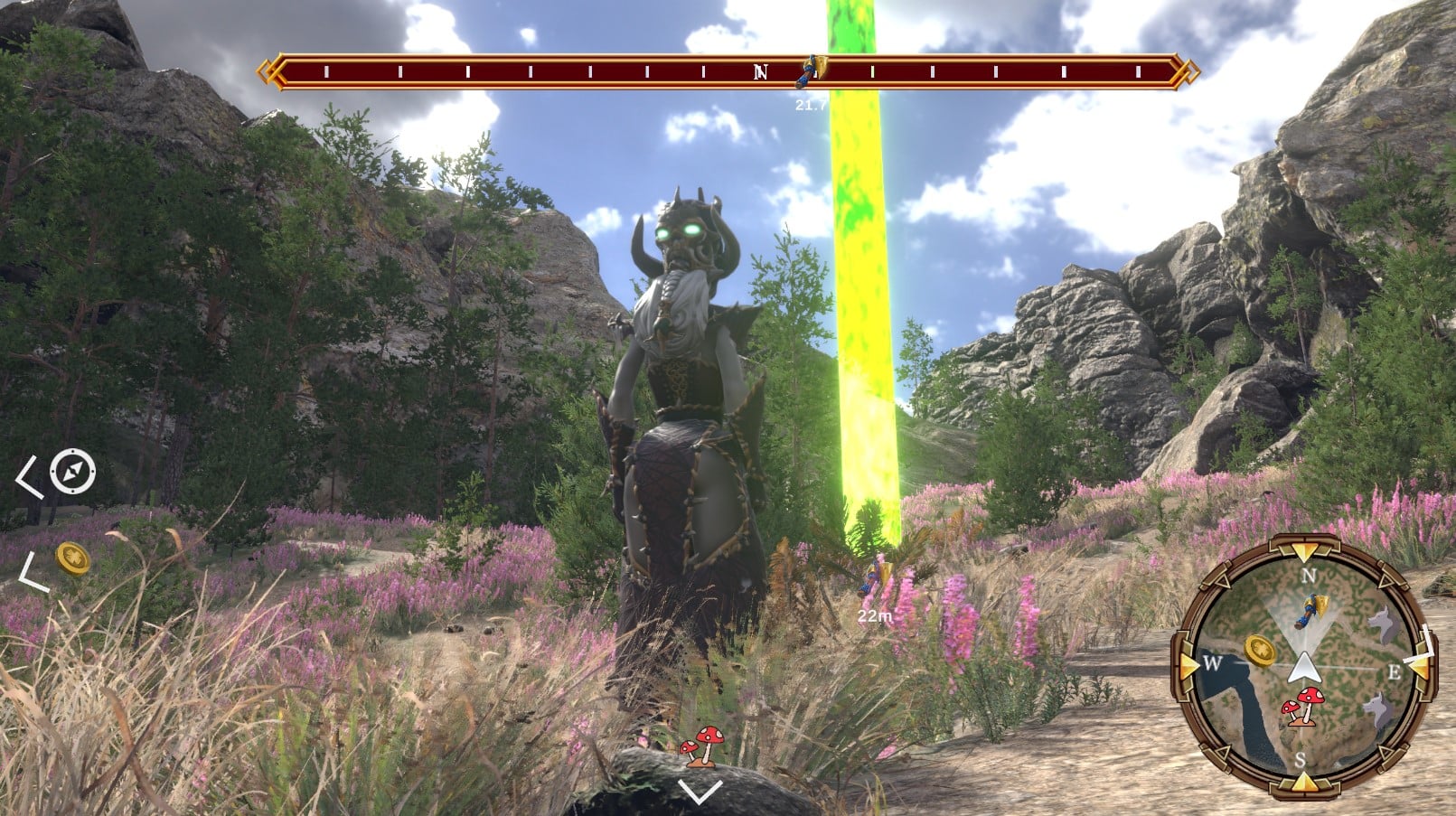The width and height of the screenshot is (1456, 816).
Task: Expand the lower left chevron arrow
Action: (x=24, y=570)
